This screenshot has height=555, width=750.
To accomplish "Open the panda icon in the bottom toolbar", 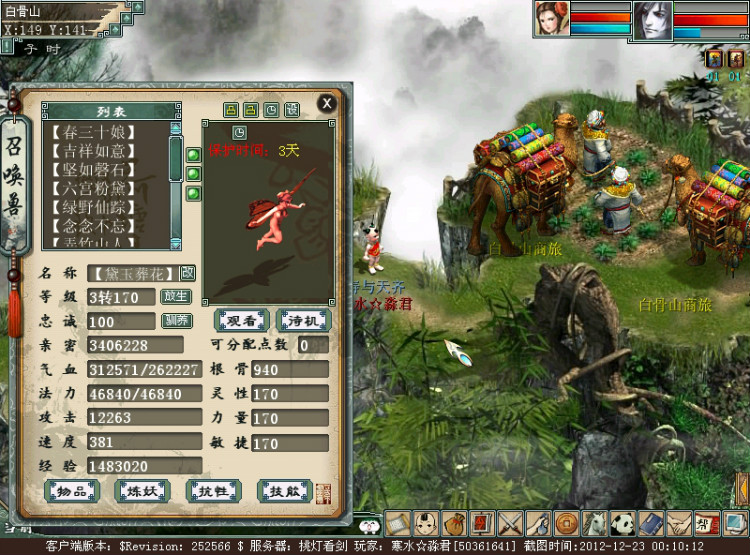I will (x=623, y=522).
